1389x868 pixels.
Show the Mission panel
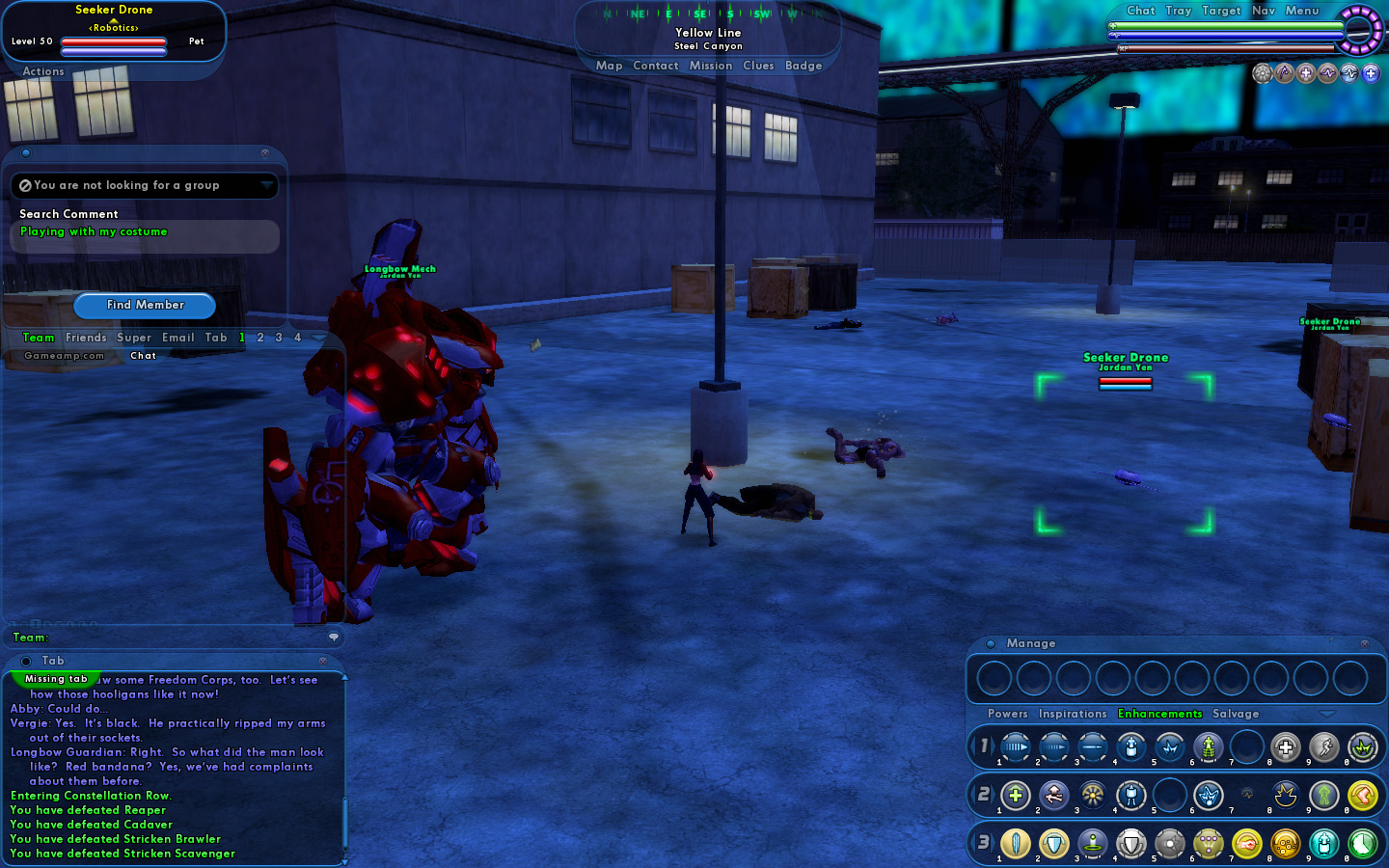click(711, 66)
